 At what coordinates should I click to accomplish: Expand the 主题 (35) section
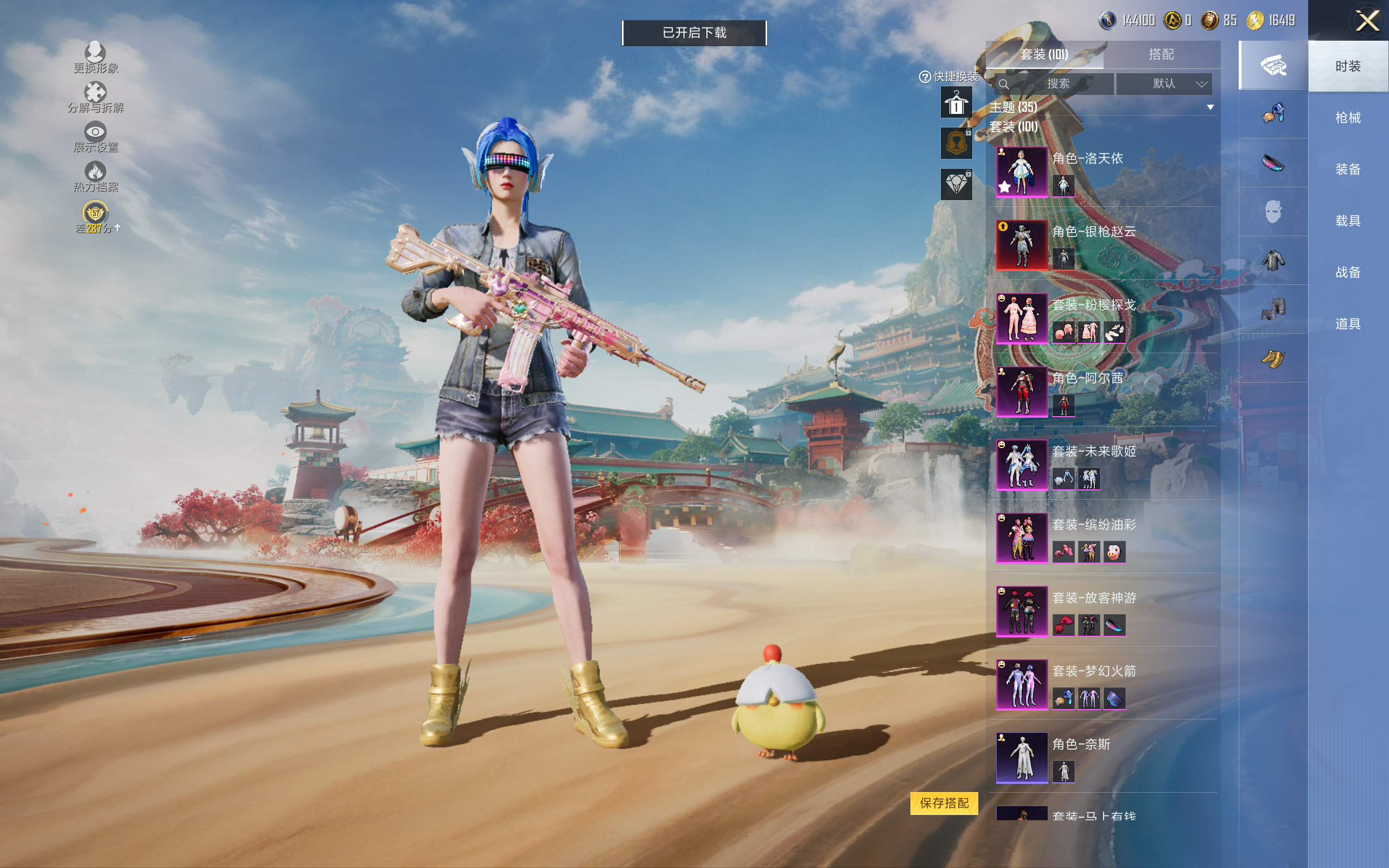1210,107
